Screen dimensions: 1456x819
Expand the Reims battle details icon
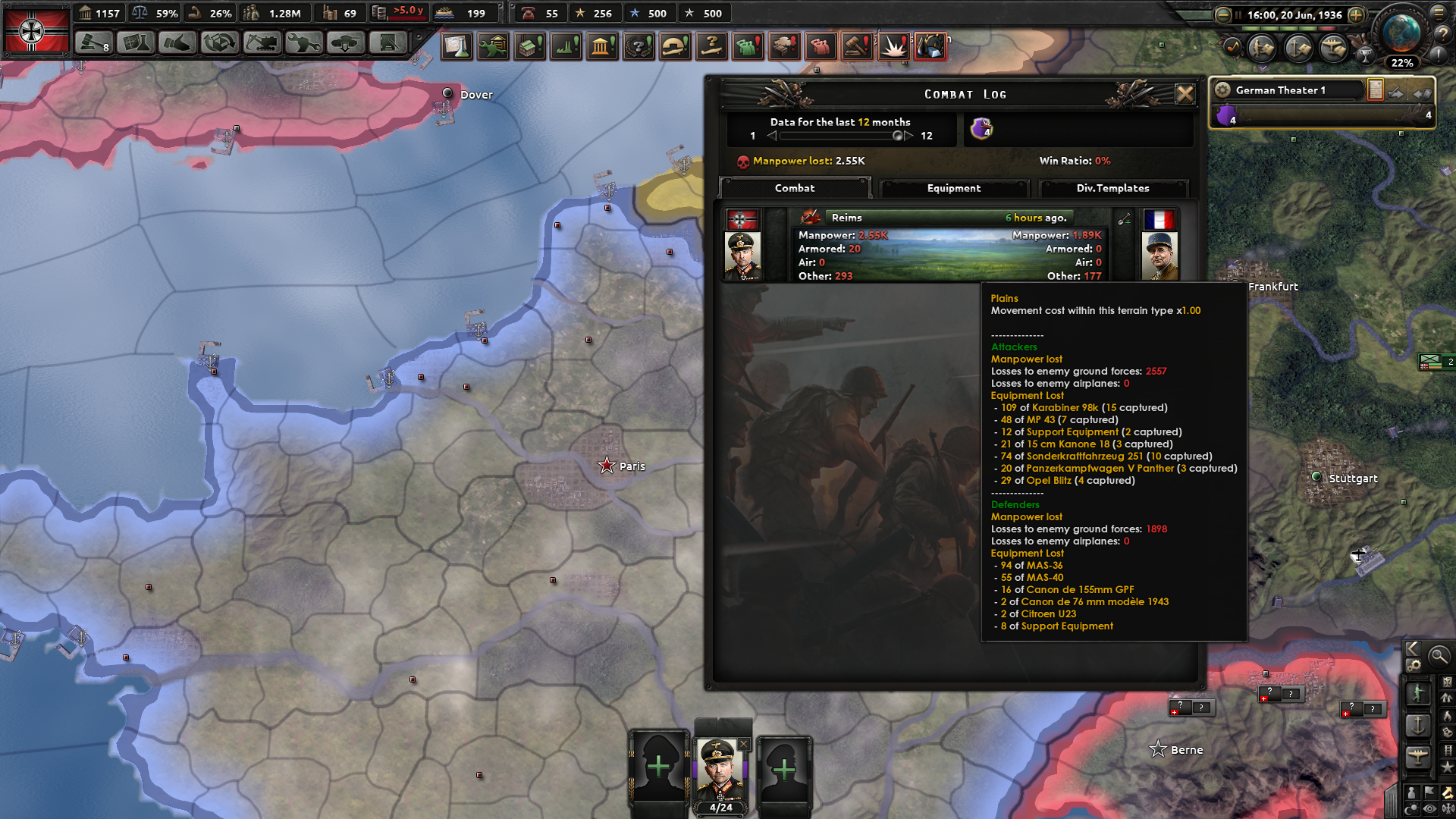click(1125, 218)
